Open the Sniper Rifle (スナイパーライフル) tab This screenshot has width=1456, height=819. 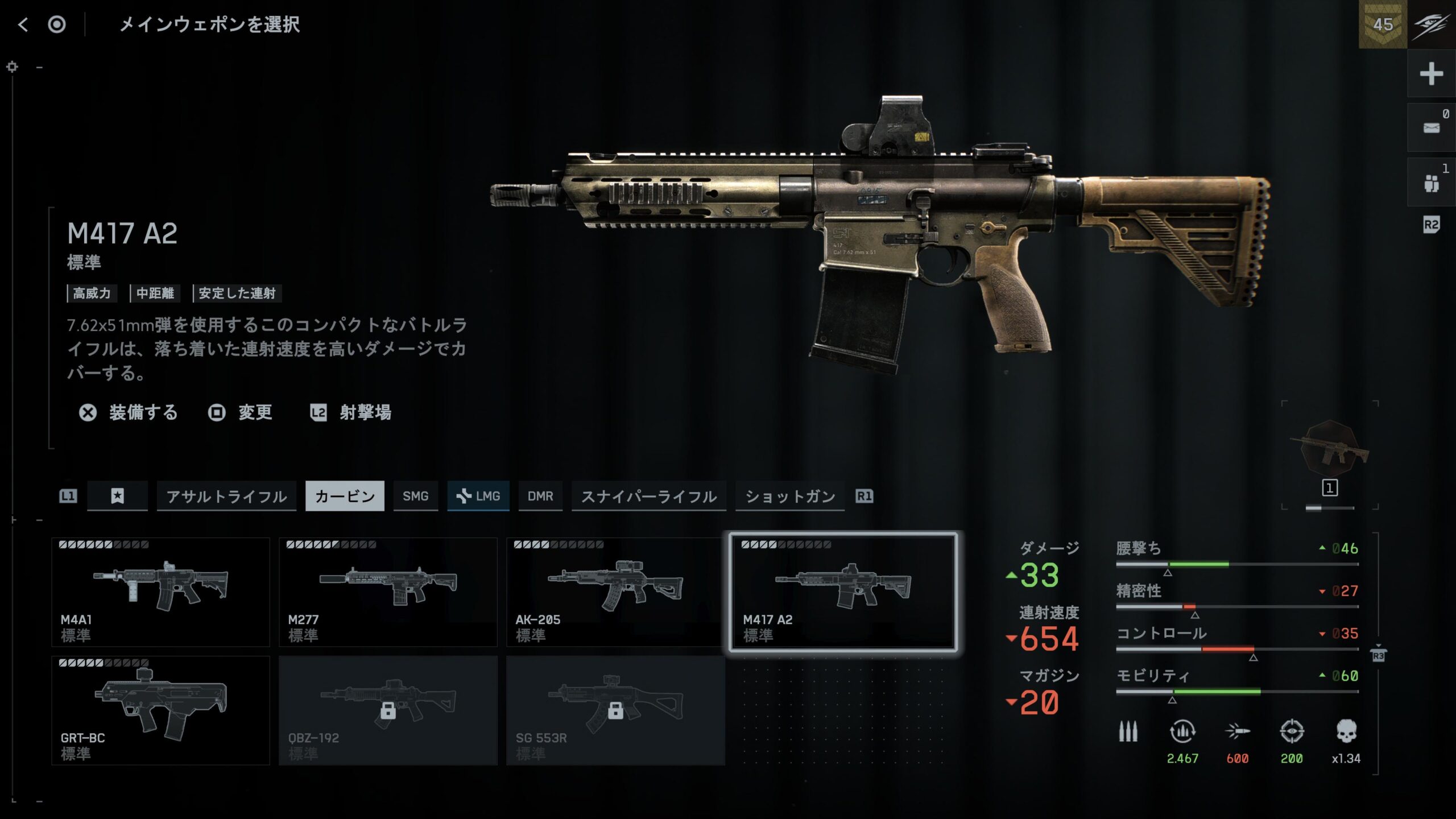[648, 497]
